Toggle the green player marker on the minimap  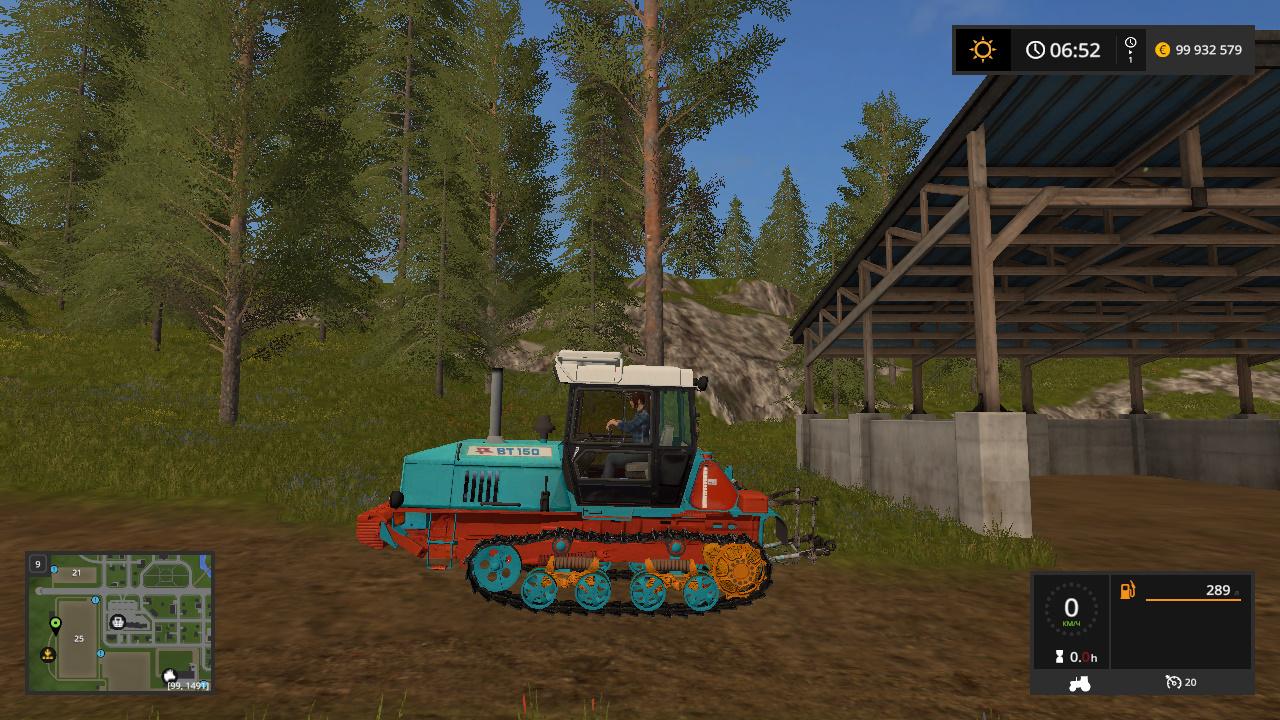point(55,624)
